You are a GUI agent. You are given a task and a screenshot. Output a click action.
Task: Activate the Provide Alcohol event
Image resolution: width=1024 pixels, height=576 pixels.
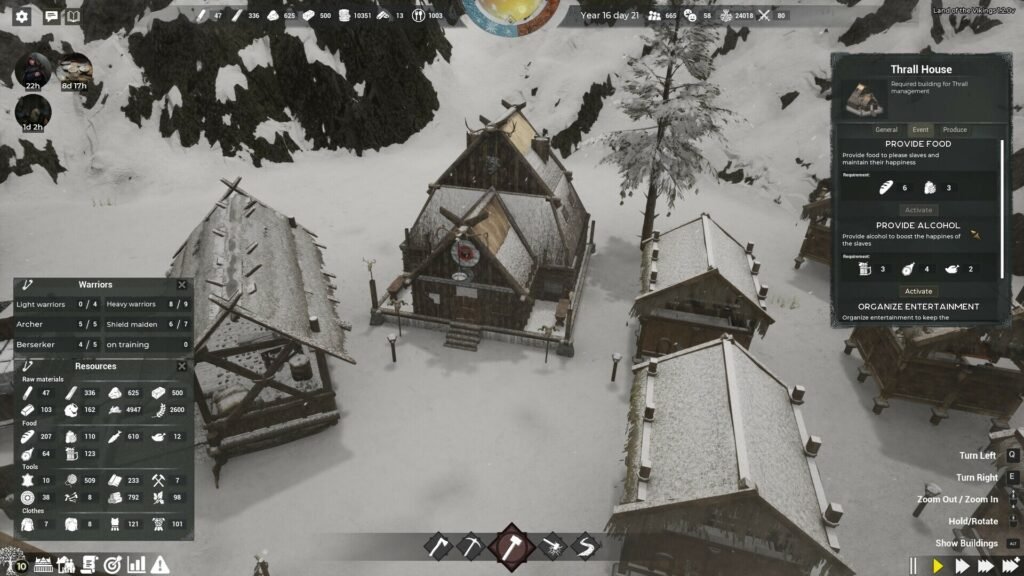pos(918,291)
